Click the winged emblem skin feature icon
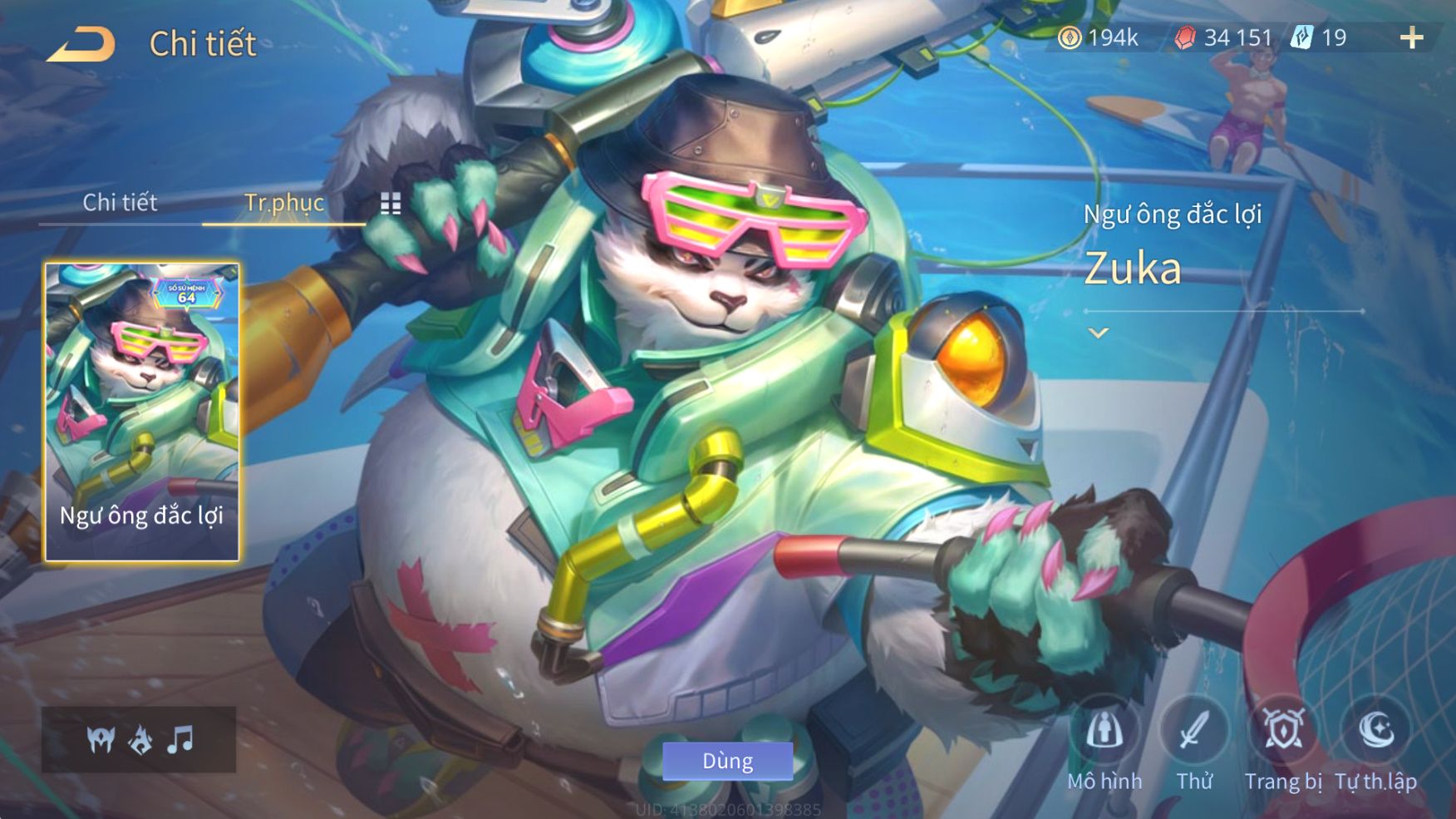The image size is (1456, 819). pos(101,739)
